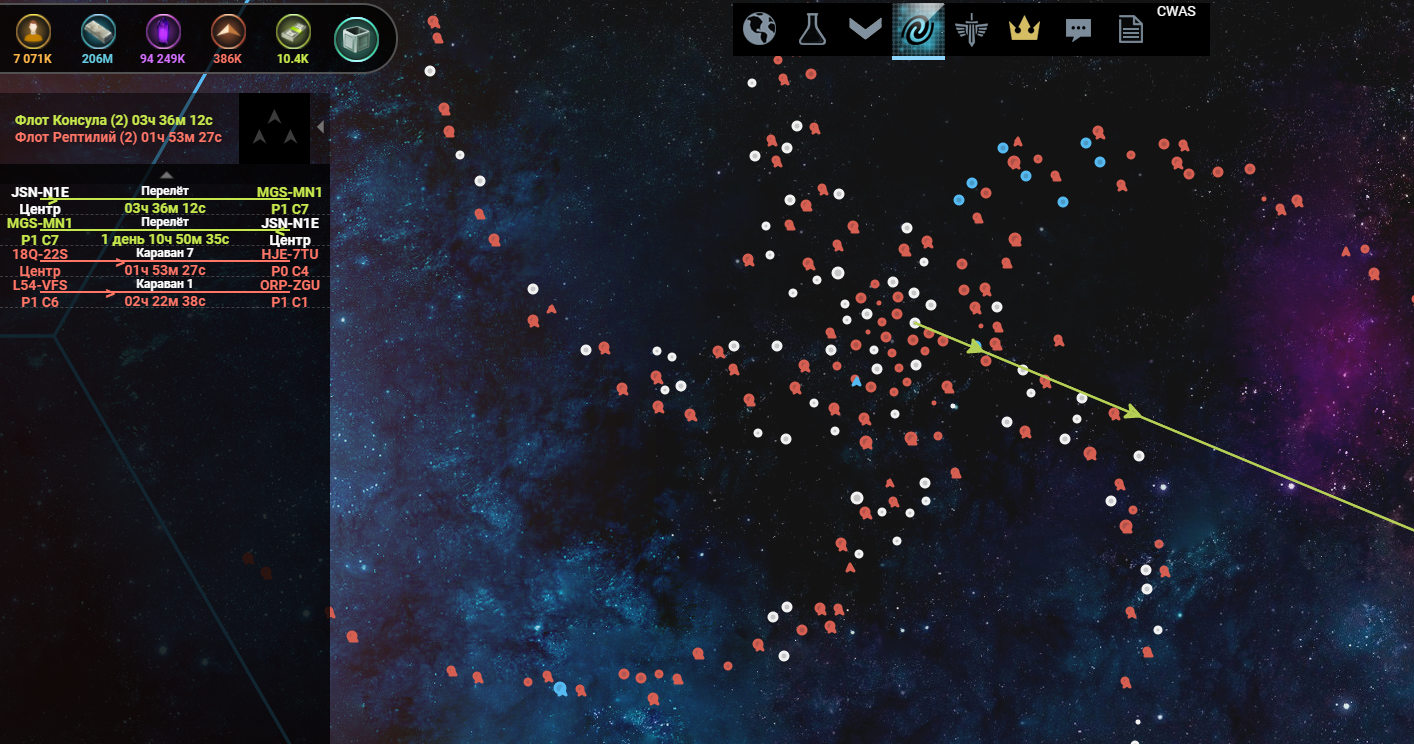Select the Перелёт row lasting 03ч 36м
This screenshot has height=744, width=1414.
[164, 200]
